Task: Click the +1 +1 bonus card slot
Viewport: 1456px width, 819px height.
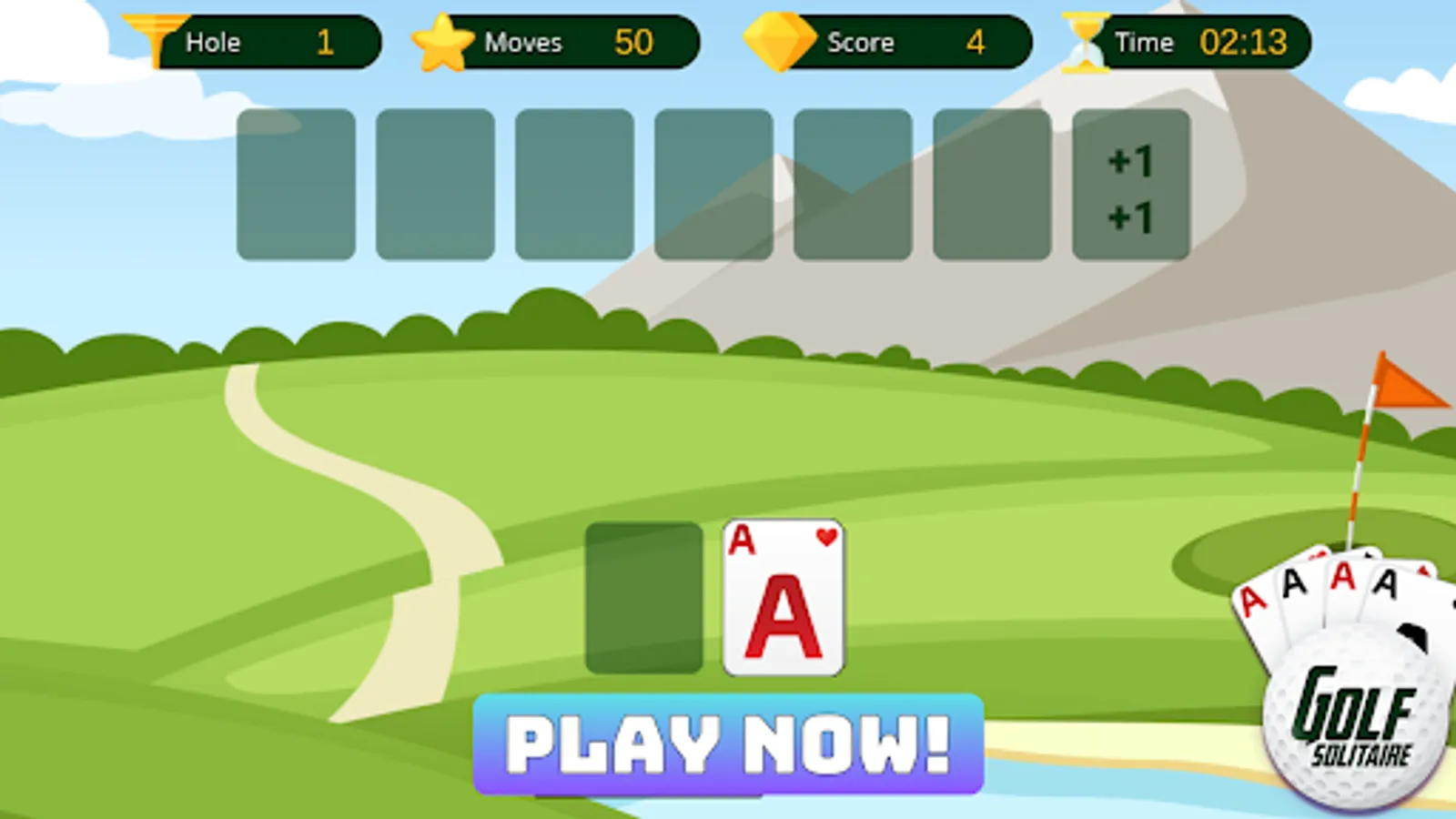Action: [x=1130, y=185]
